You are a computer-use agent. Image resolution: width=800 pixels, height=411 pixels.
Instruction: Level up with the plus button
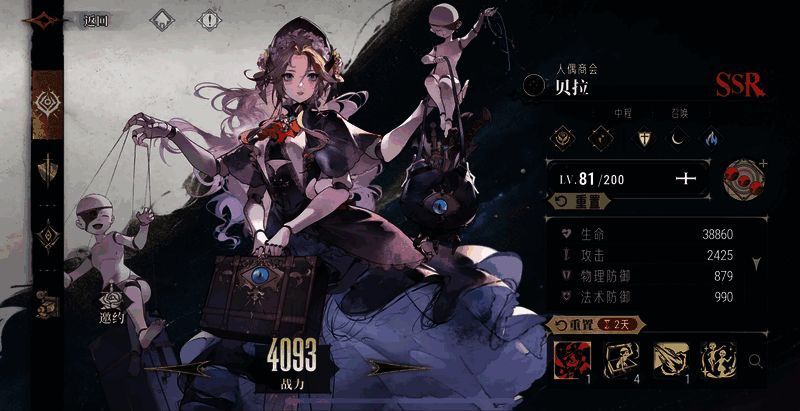pyautogui.click(x=685, y=179)
